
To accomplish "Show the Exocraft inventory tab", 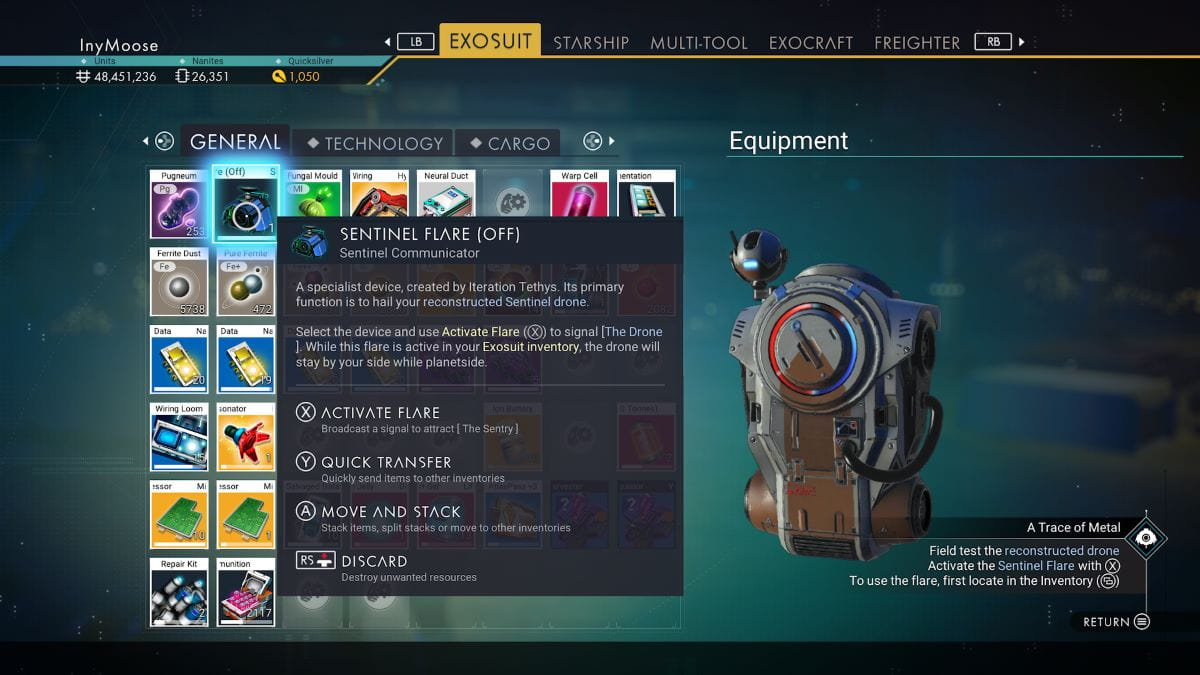I will click(x=810, y=42).
